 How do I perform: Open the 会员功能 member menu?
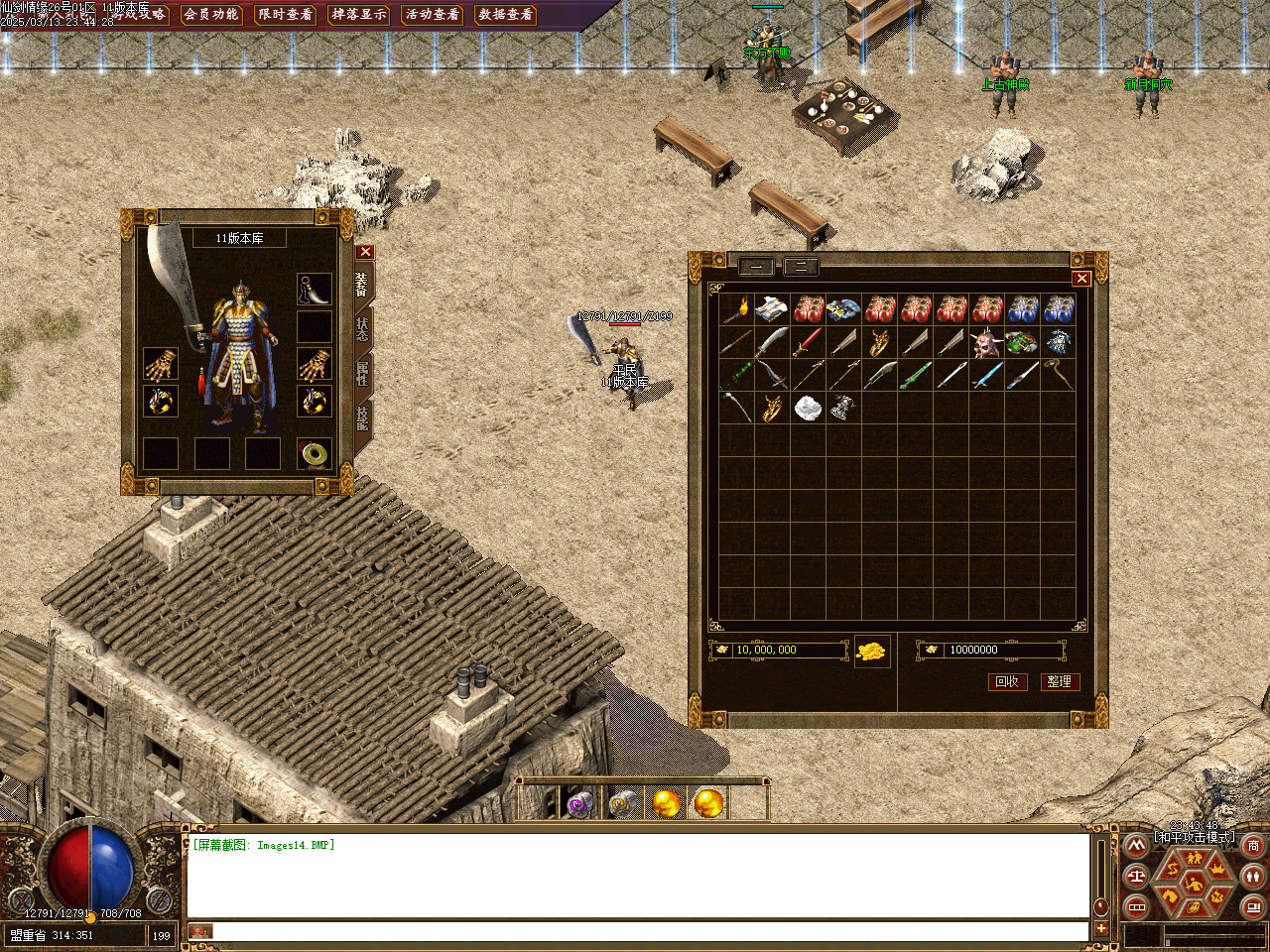click(x=211, y=14)
